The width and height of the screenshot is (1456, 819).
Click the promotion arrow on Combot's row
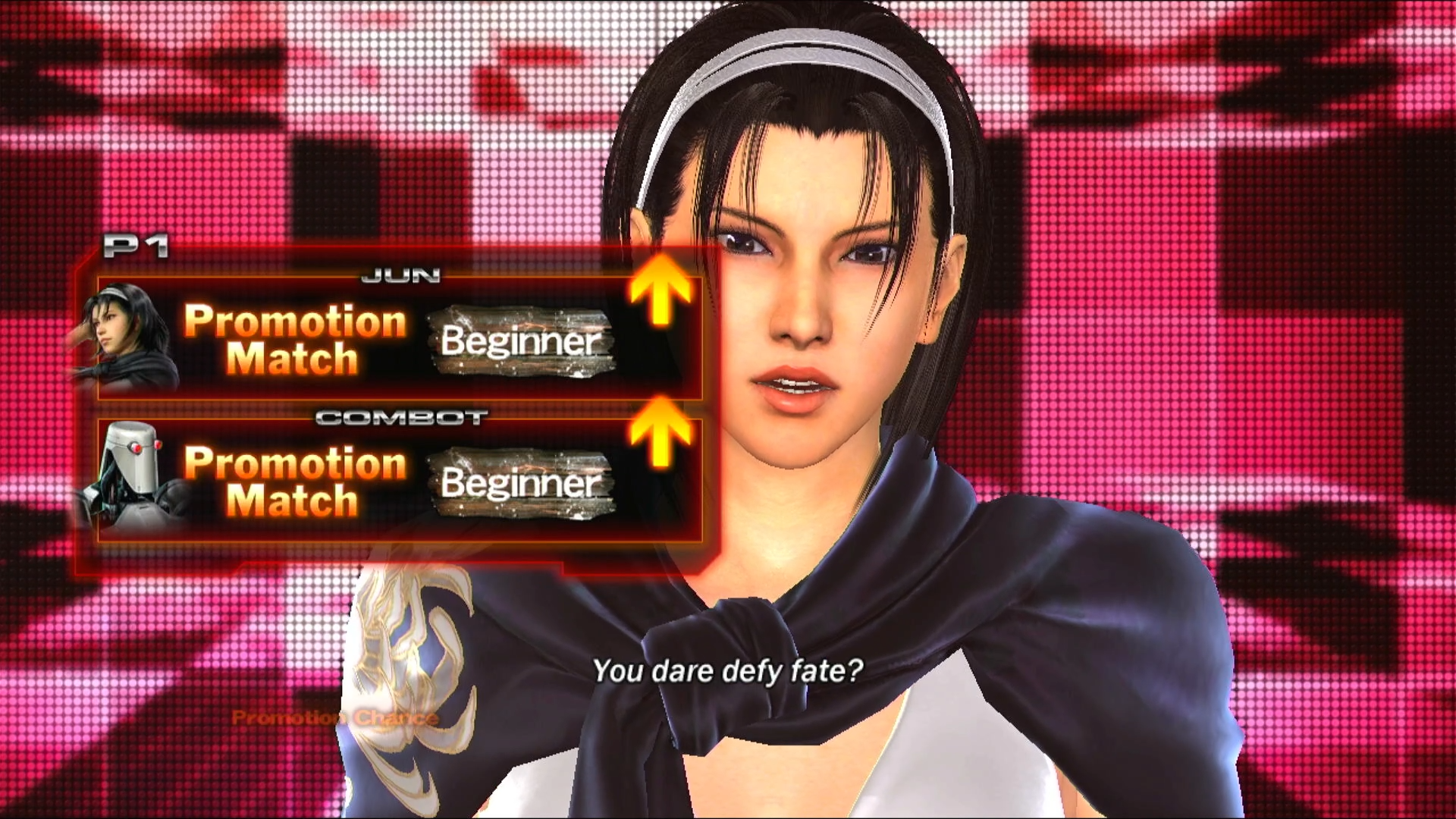(x=661, y=432)
